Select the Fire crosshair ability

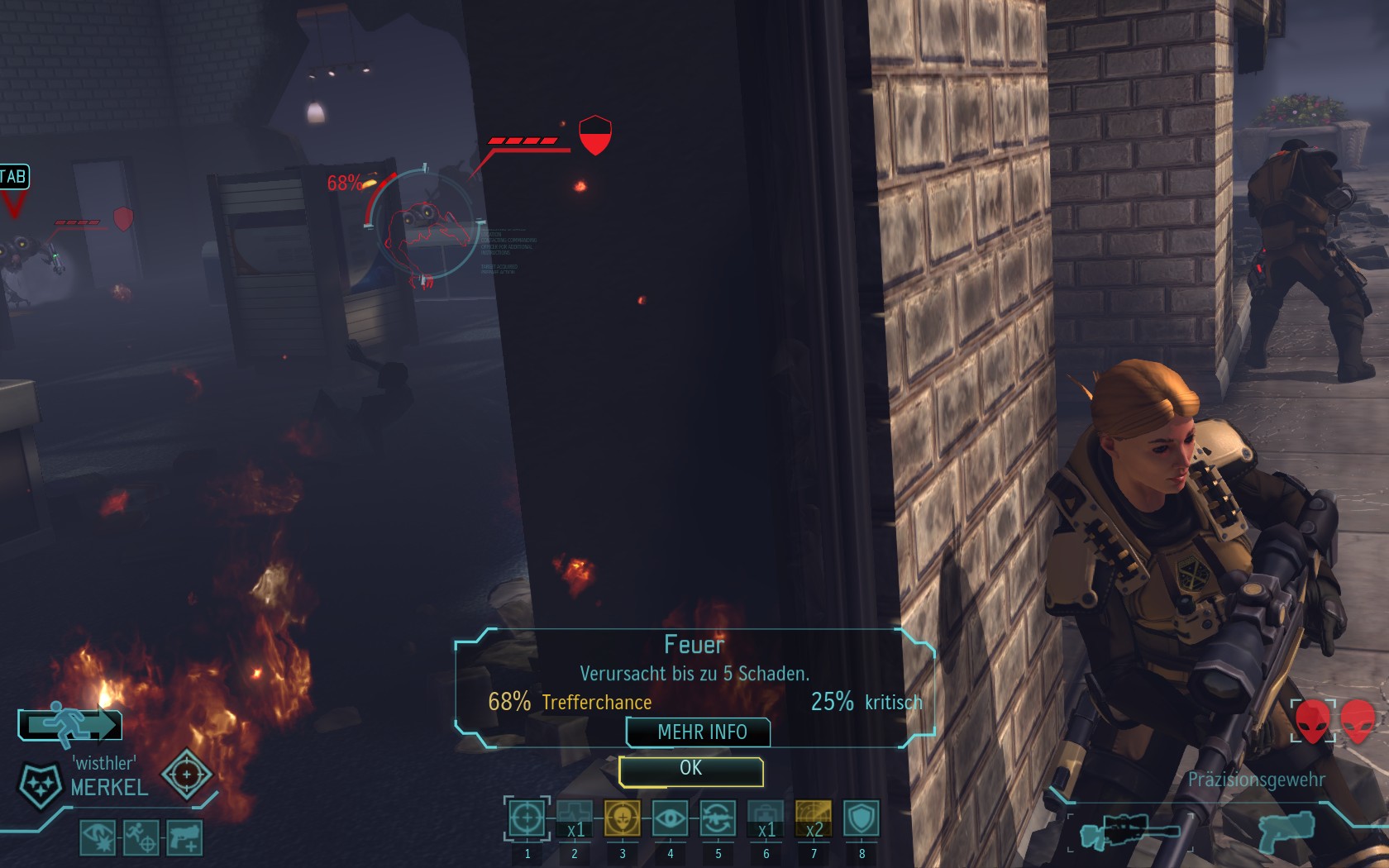point(527,819)
